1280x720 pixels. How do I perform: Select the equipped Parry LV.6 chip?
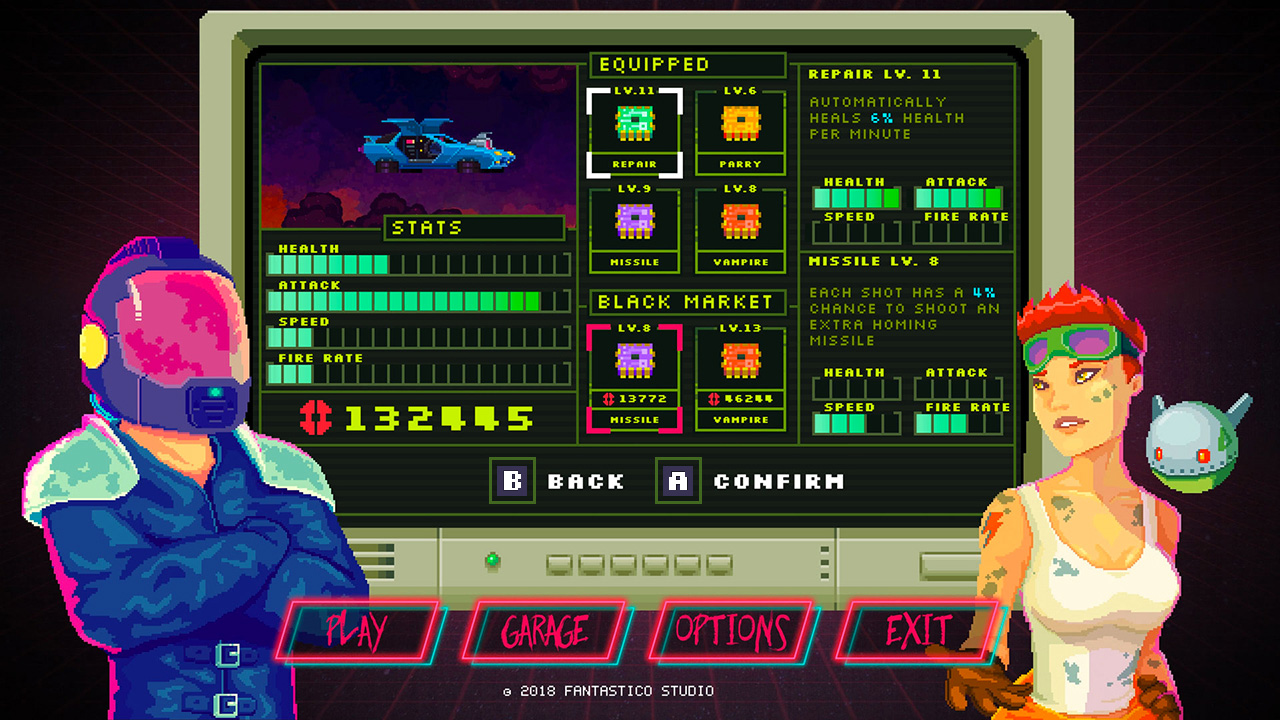click(740, 122)
